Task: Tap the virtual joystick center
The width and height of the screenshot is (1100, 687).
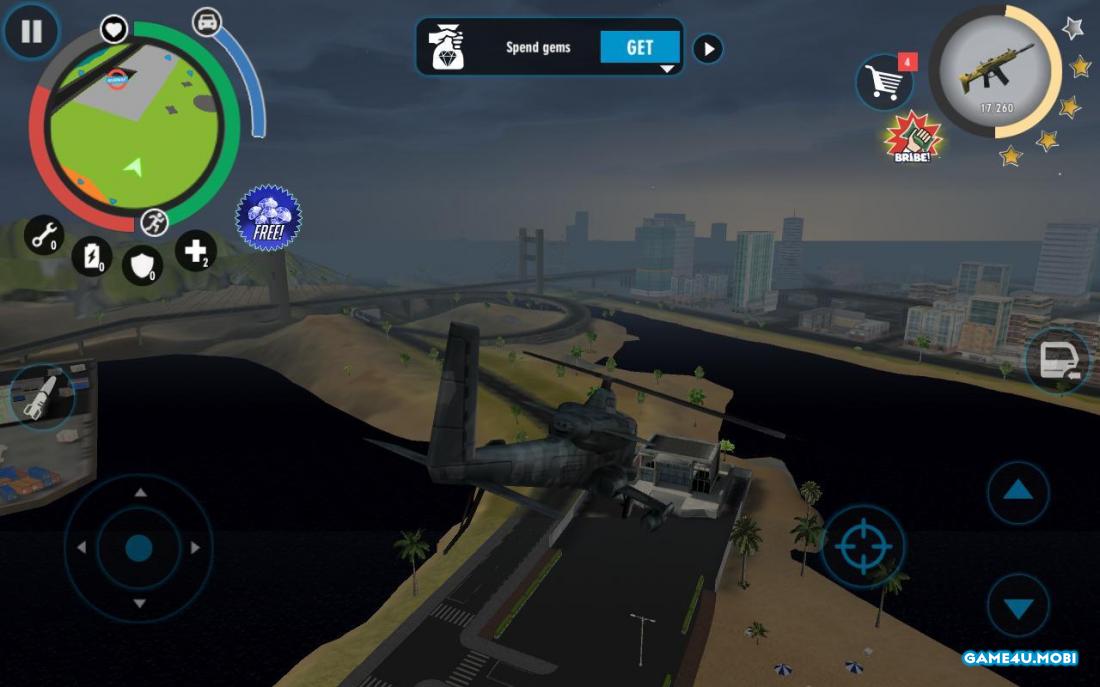Action: coord(139,547)
